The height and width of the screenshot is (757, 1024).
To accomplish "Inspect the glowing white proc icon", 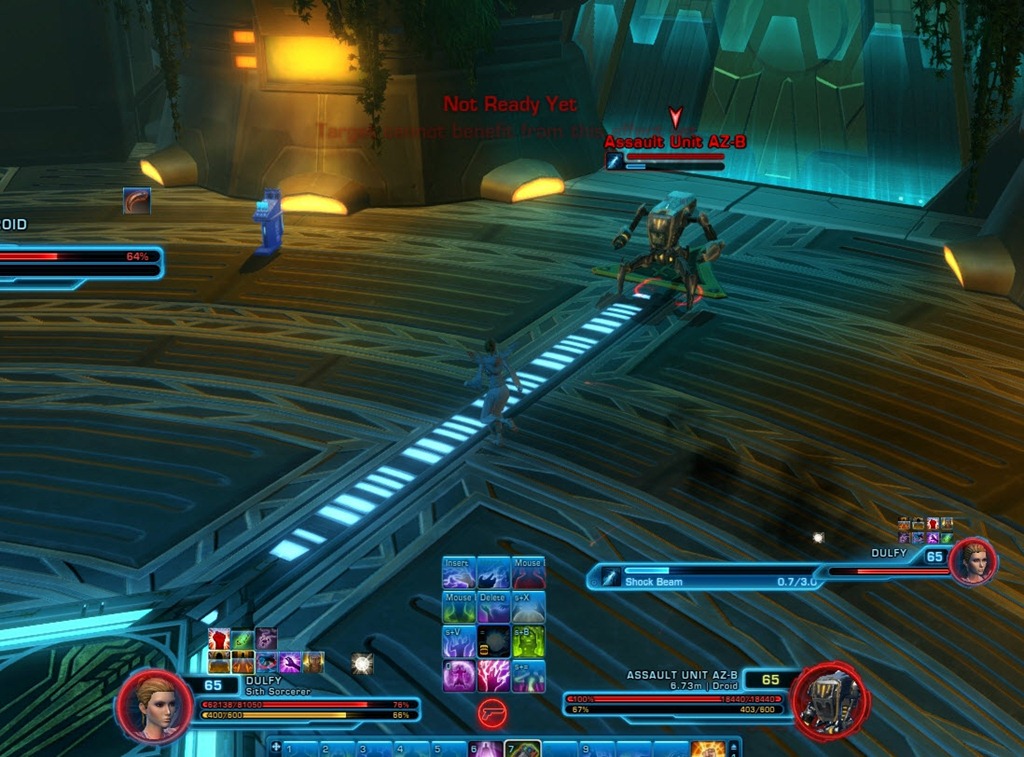I will [362, 663].
